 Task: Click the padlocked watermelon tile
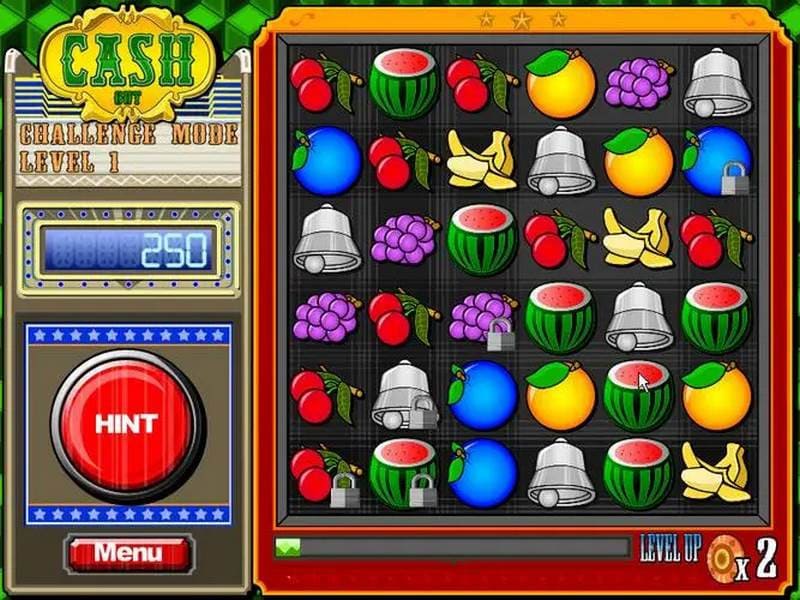coord(403,473)
